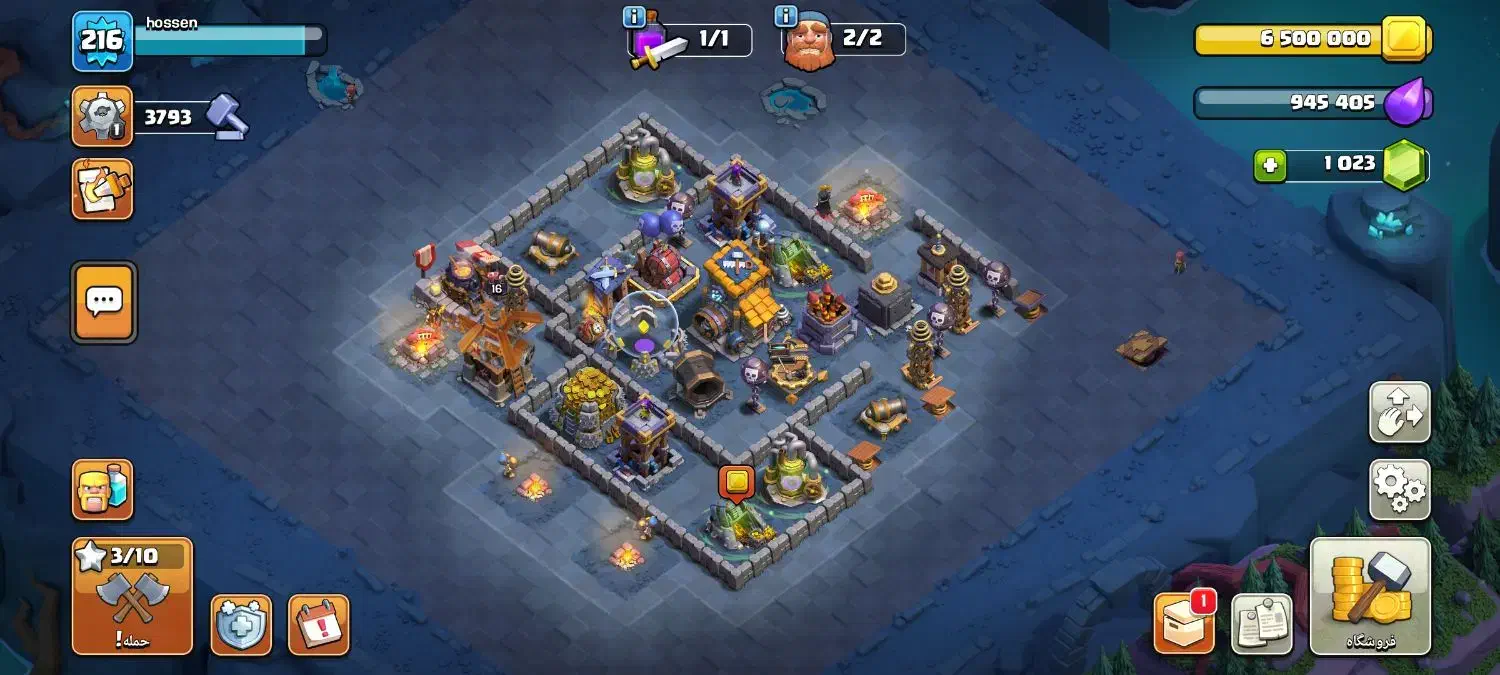The width and height of the screenshot is (1500, 675).
Task: Open the Attack button with crossed axes
Action: (x=132, y=596)
